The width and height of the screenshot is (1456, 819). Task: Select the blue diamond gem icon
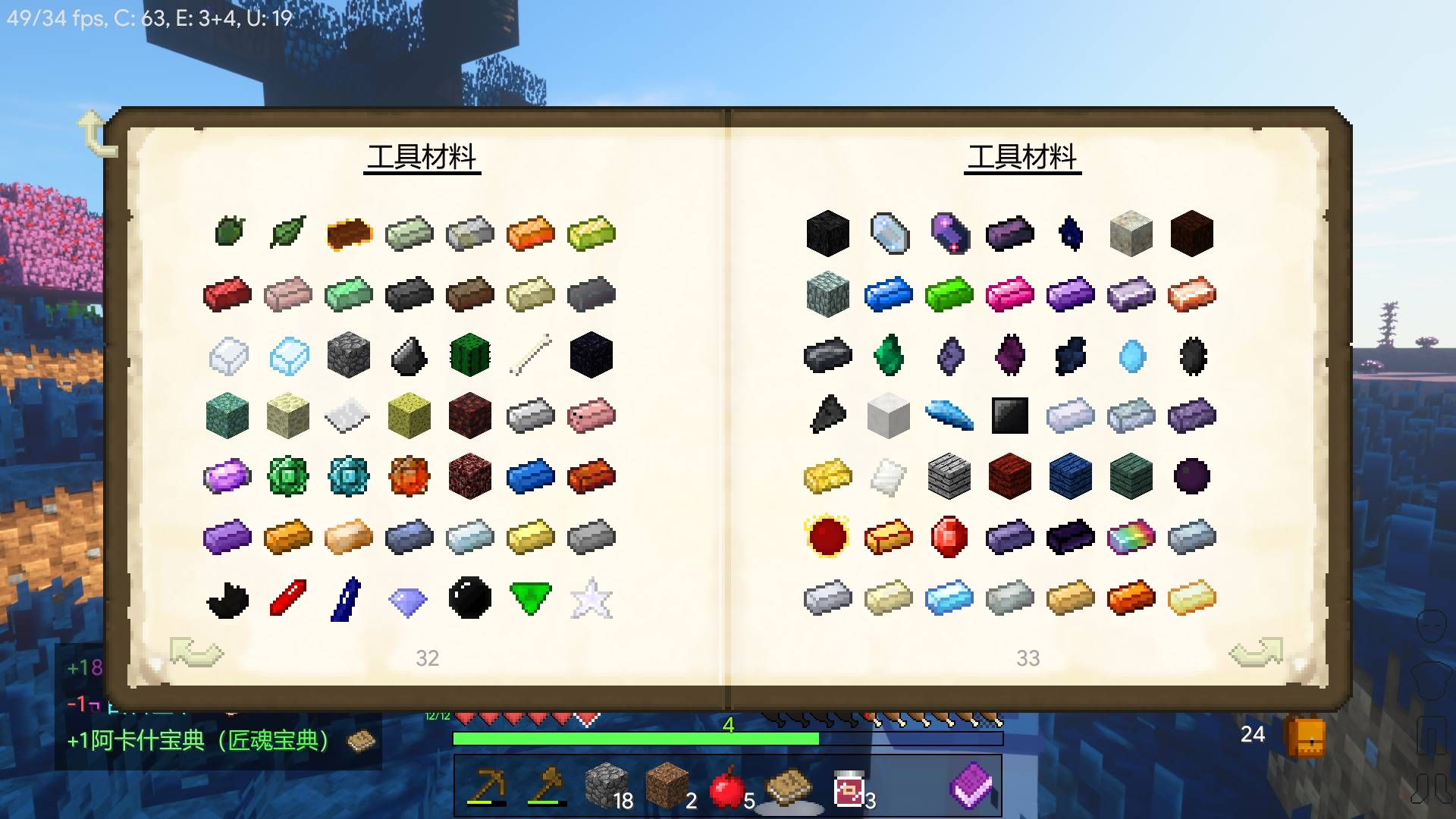click(x=408, y=598)
